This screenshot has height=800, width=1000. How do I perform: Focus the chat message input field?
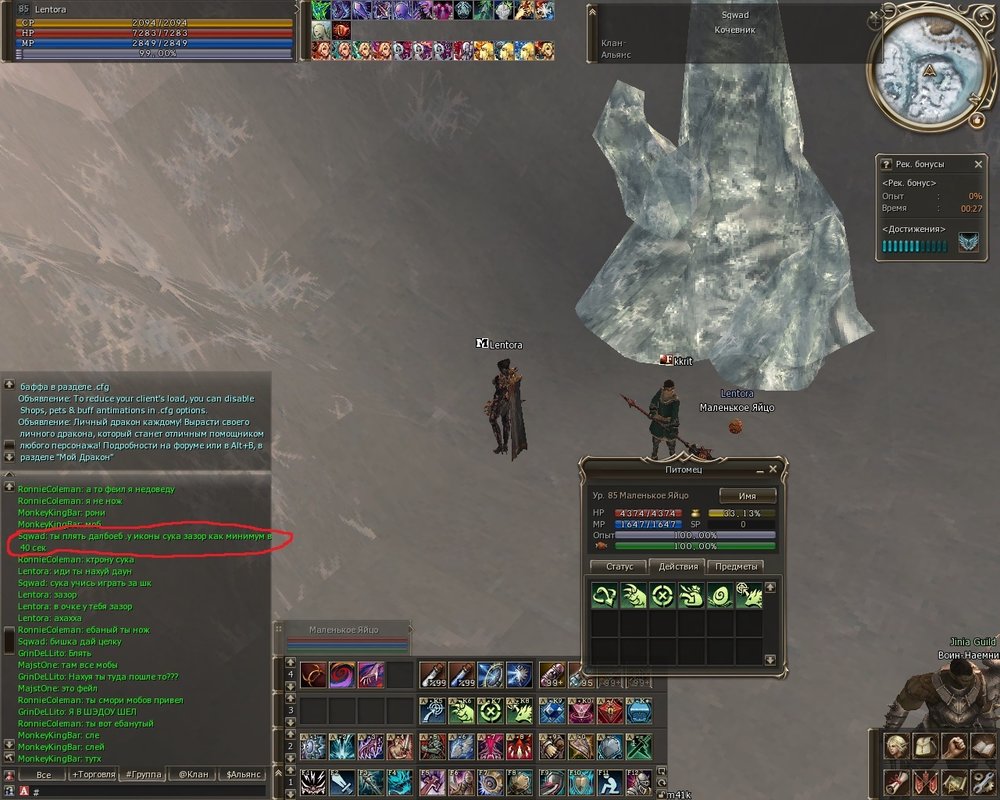150,791
